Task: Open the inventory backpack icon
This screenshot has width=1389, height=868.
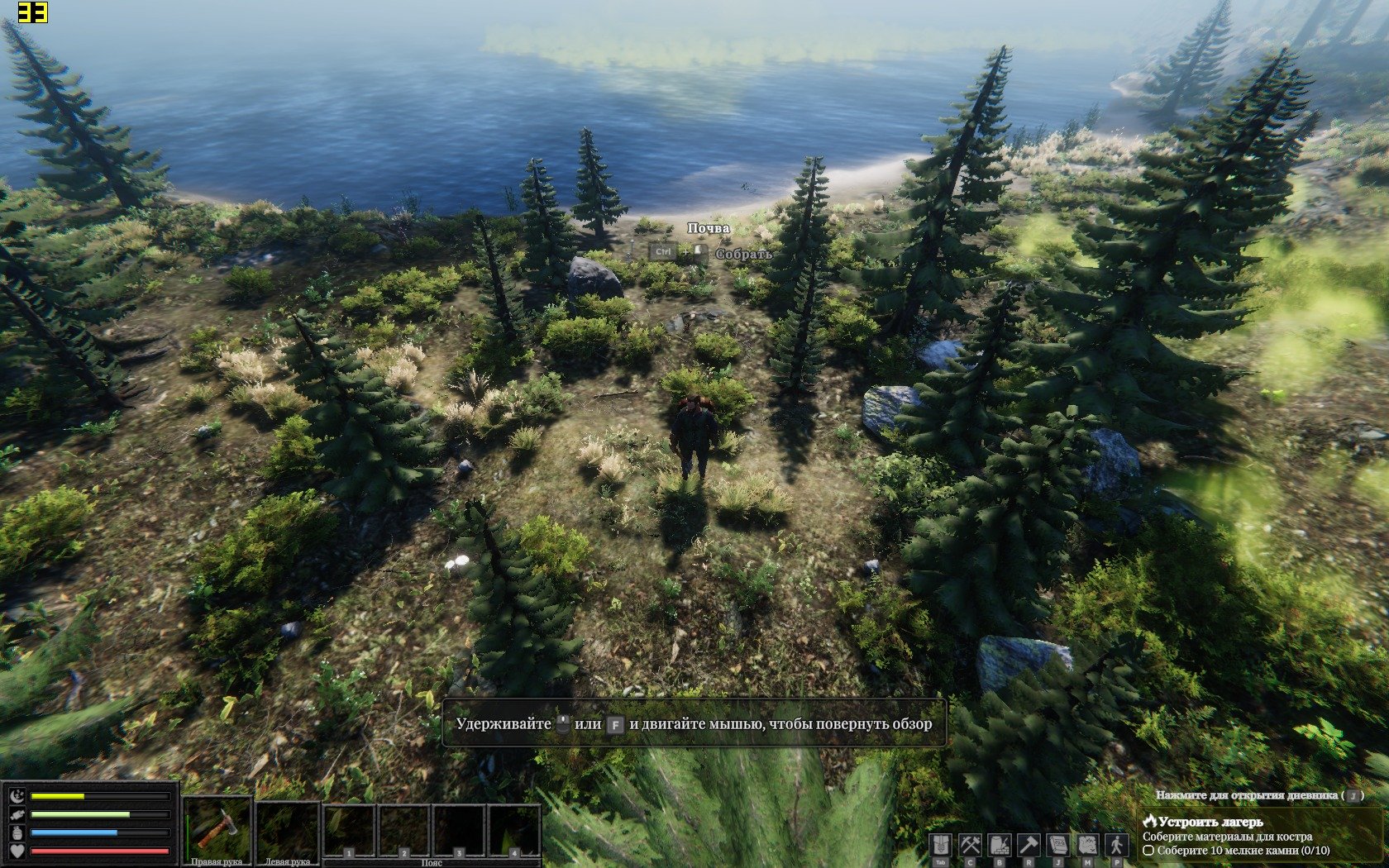Action: point(940,845)
